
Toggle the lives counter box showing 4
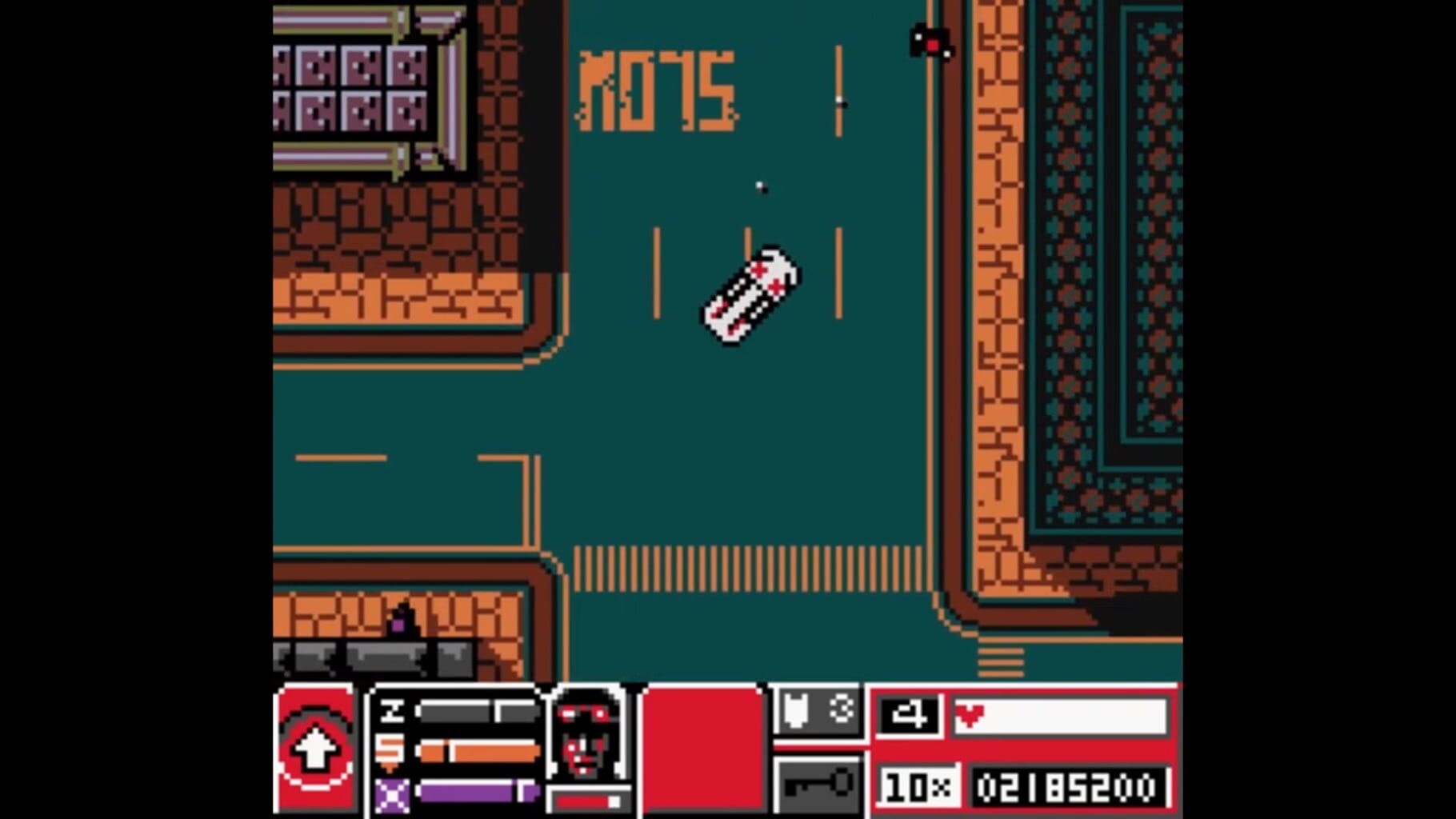pos(908,716)
